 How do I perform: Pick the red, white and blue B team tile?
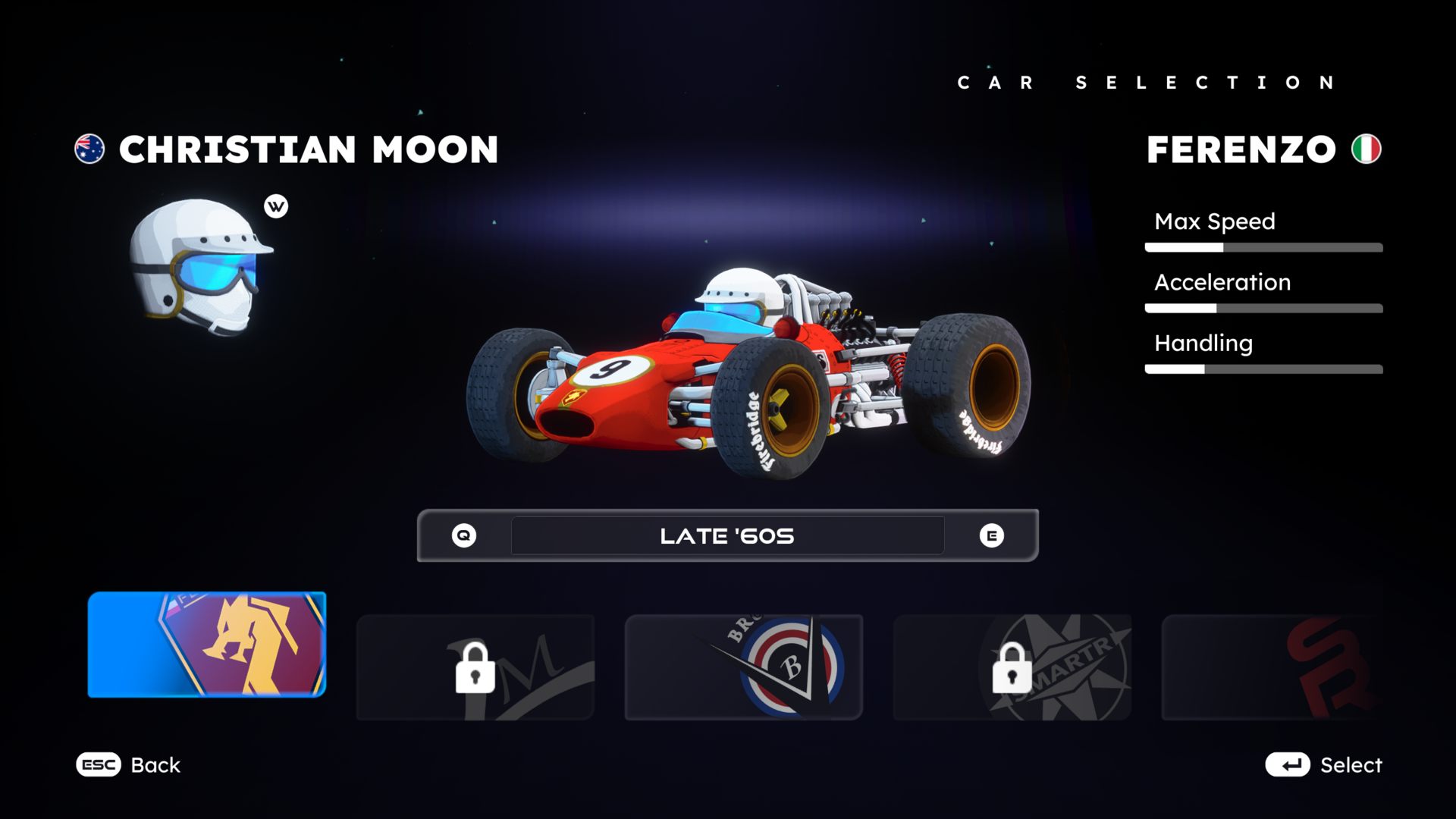click(743, 667)
